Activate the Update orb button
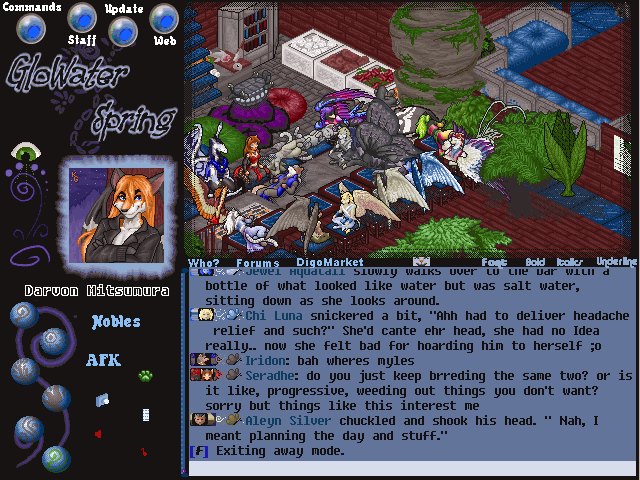Image resolution: width=640 pixels, height=480 pixels. [x=122, y=30]
